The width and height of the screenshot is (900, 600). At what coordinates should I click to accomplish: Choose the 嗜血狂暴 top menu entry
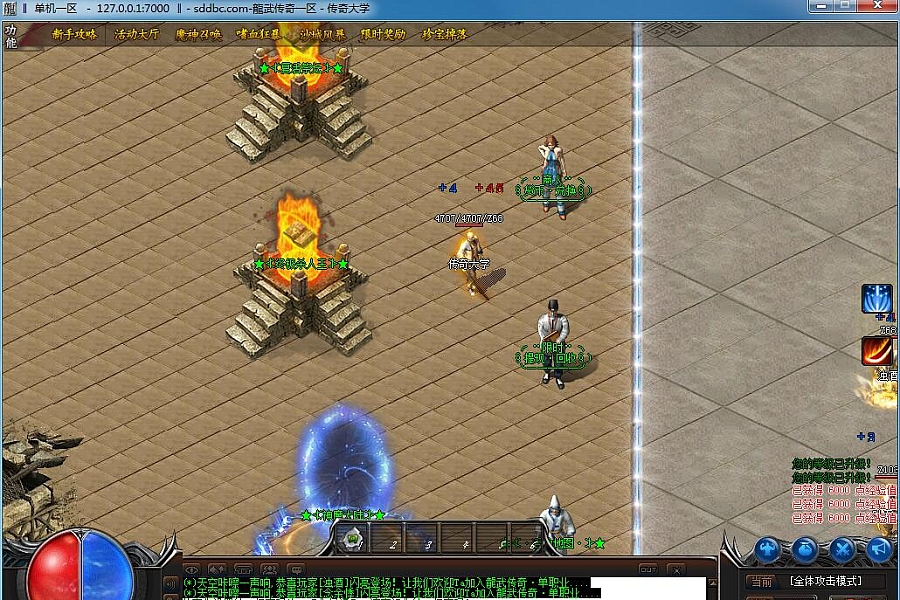coord(260,34)
